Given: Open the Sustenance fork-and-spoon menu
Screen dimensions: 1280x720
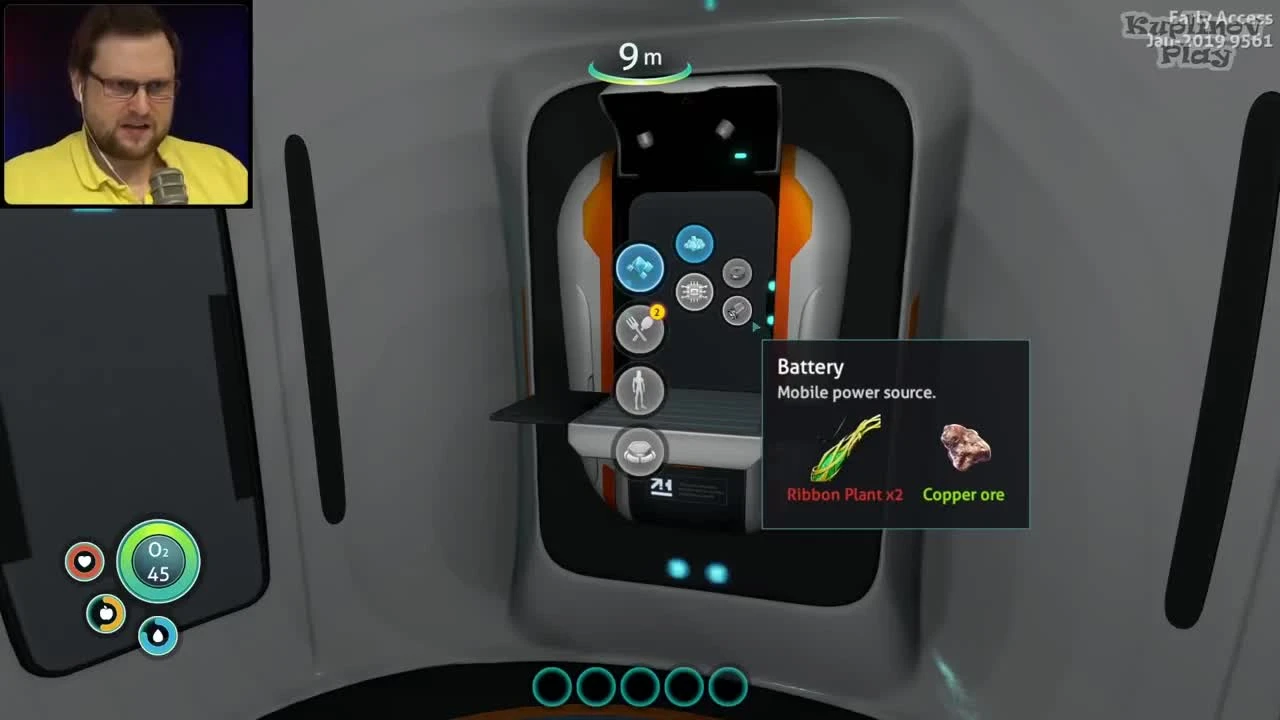Looking at the screenshot, I should (641, 330).
